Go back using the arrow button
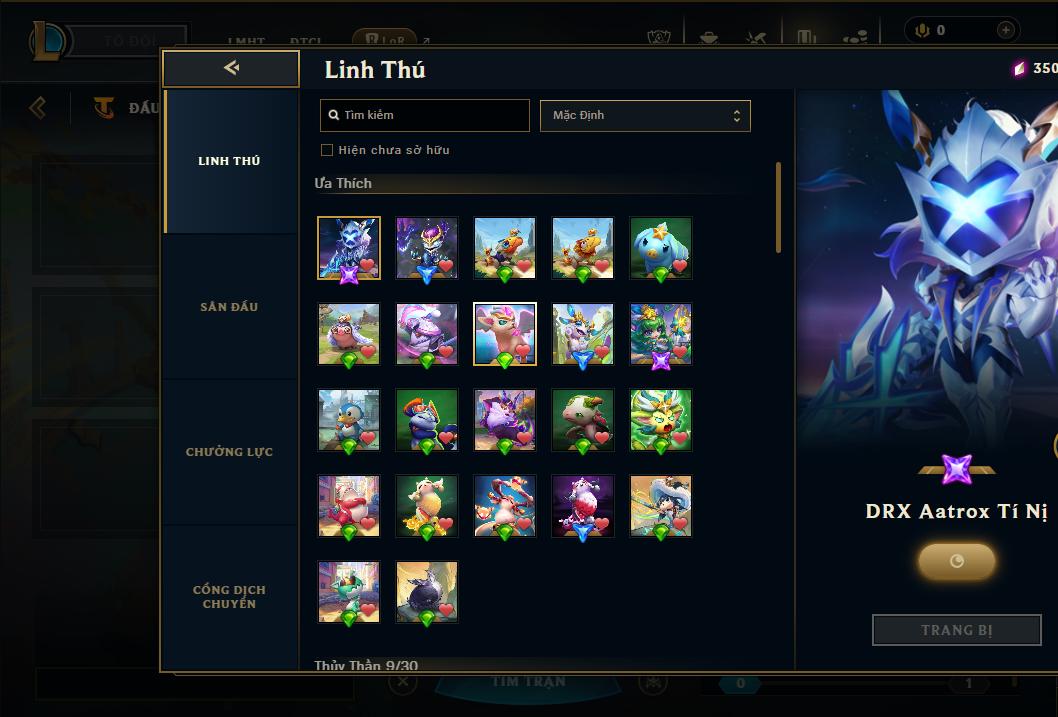Image resolution: width=1058 pixels, height=717 pixels. (231, 68)
